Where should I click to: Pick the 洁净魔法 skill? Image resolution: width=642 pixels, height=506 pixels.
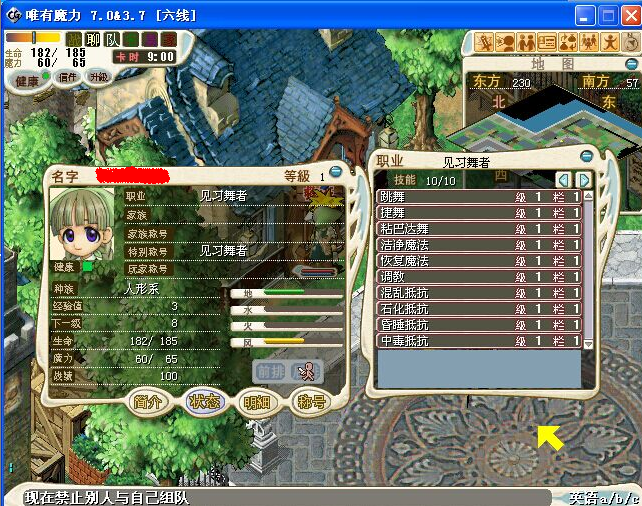478,245
